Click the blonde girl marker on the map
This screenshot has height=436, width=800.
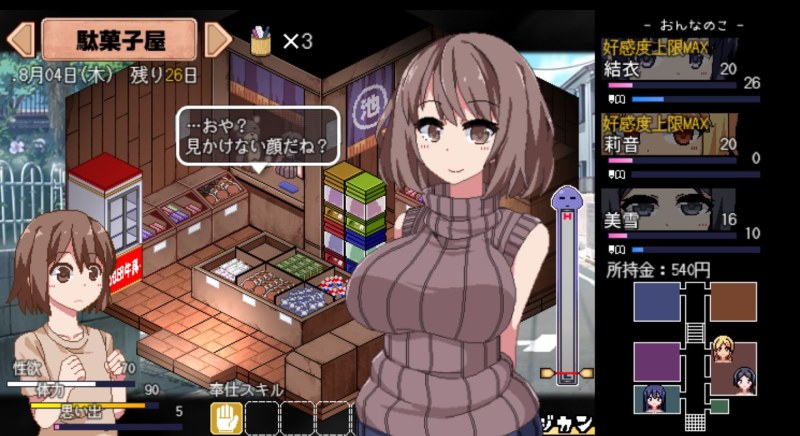coord(724,351)
